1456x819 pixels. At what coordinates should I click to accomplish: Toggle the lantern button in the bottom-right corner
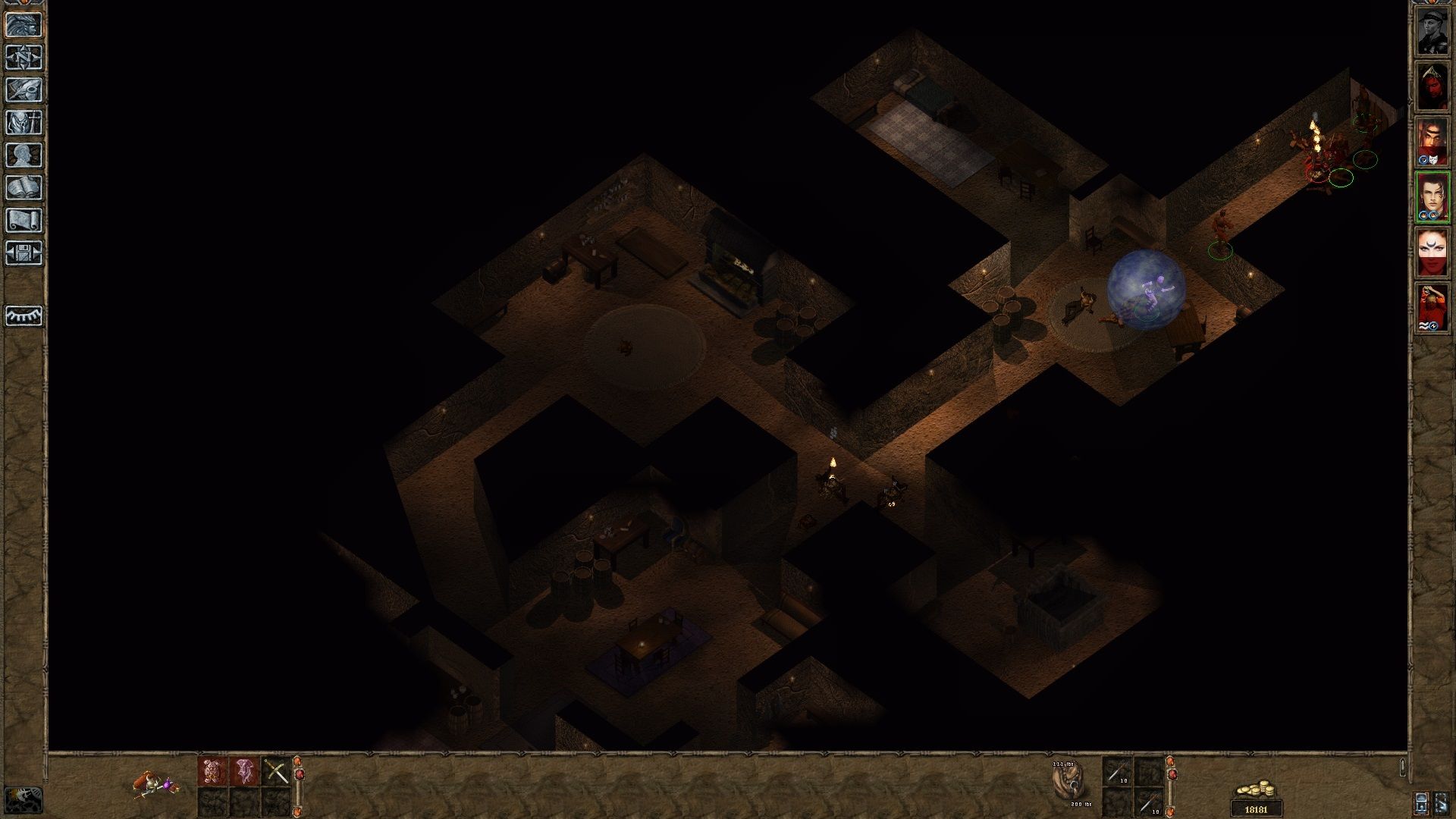1421,802
